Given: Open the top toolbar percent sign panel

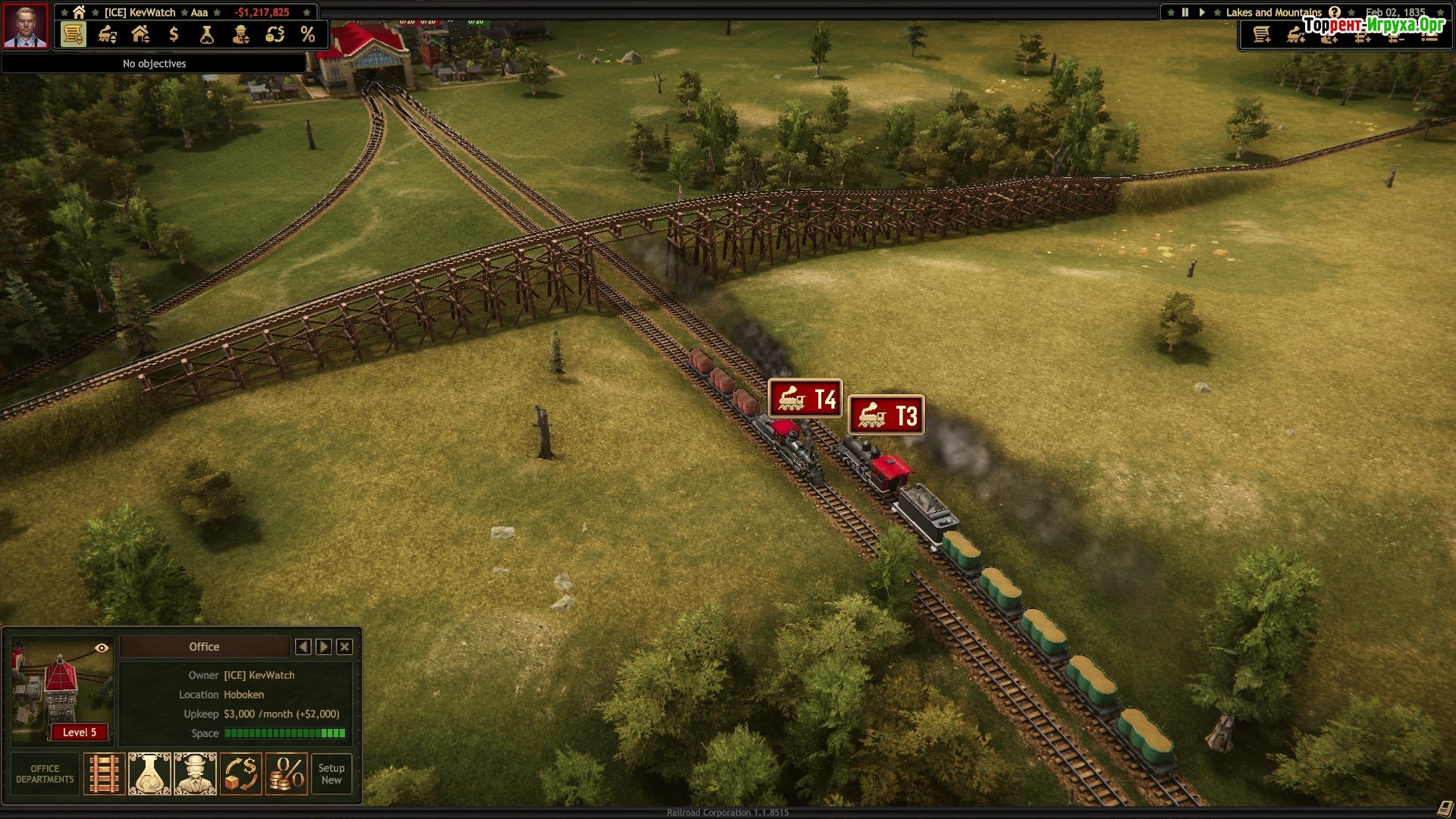Looking at the screenshot, I should click(x=307, y=34).
